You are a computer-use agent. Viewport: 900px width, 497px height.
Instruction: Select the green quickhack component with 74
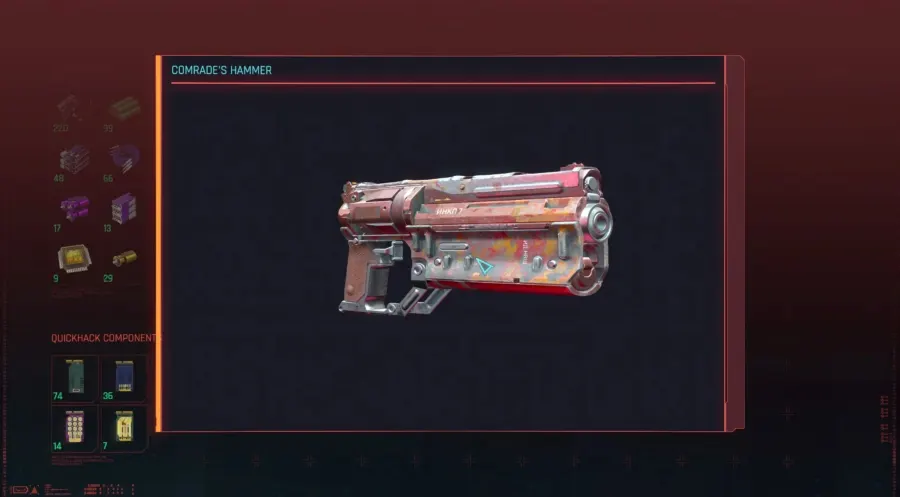tap(74, 376)
